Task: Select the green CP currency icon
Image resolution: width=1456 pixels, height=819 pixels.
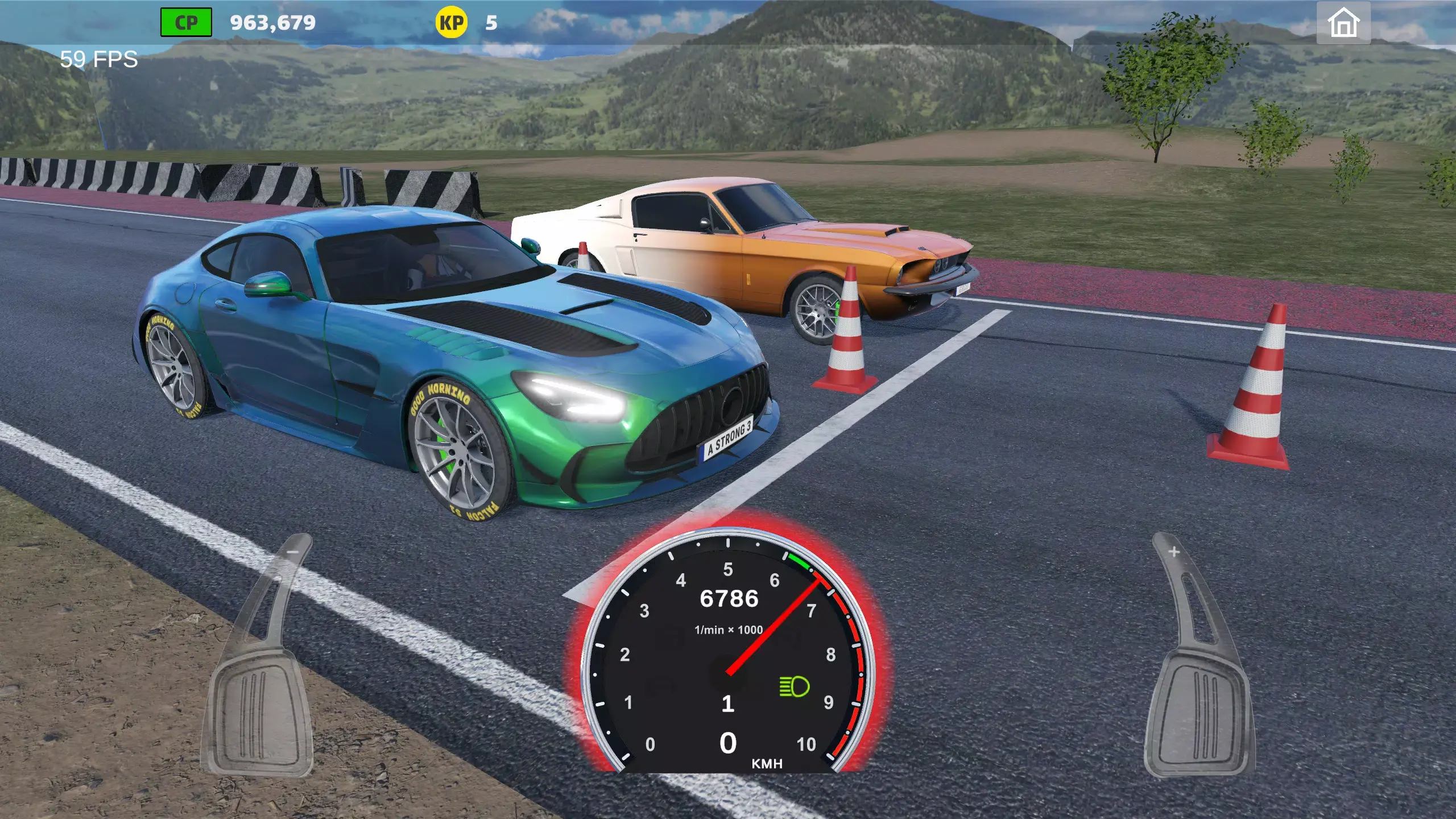Action: tap(185, 22)
